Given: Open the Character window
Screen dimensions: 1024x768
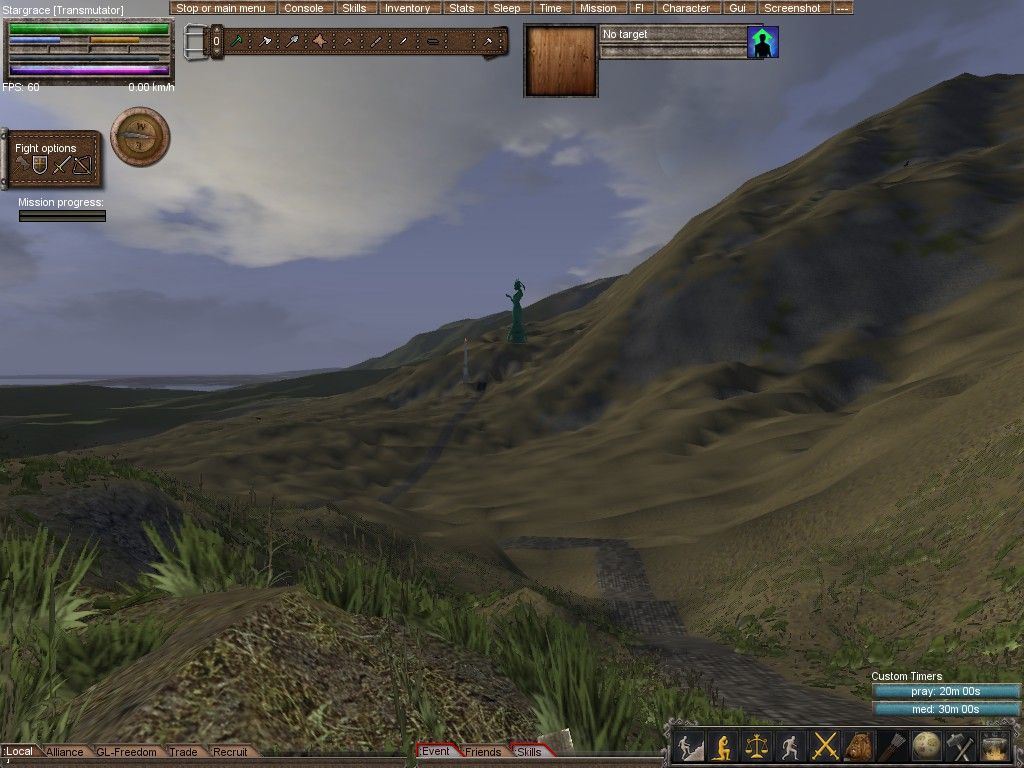Looking at the screenshot, I should [685, 8].
